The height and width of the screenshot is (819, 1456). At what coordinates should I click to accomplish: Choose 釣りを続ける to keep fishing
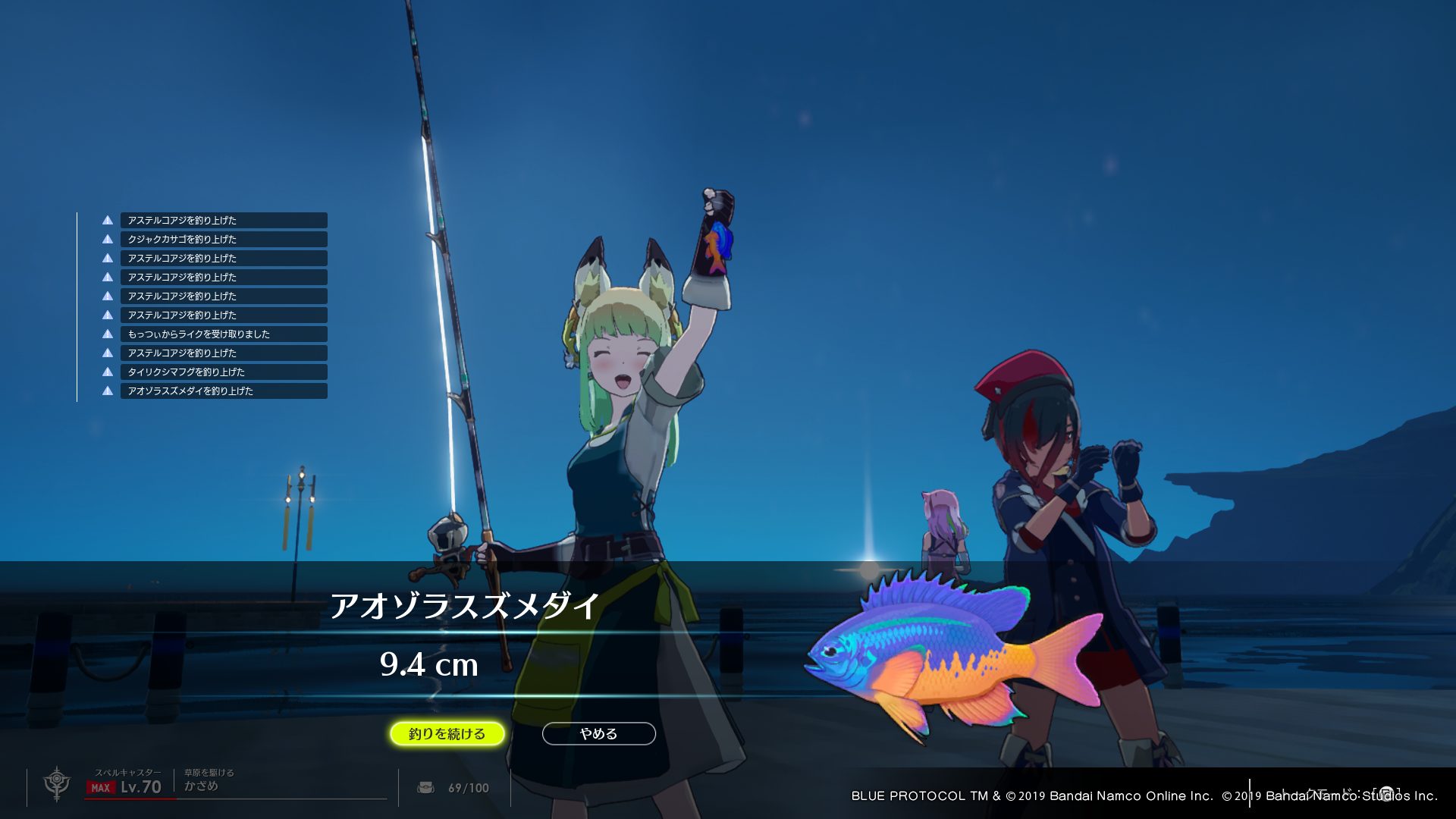click(447, 733)
